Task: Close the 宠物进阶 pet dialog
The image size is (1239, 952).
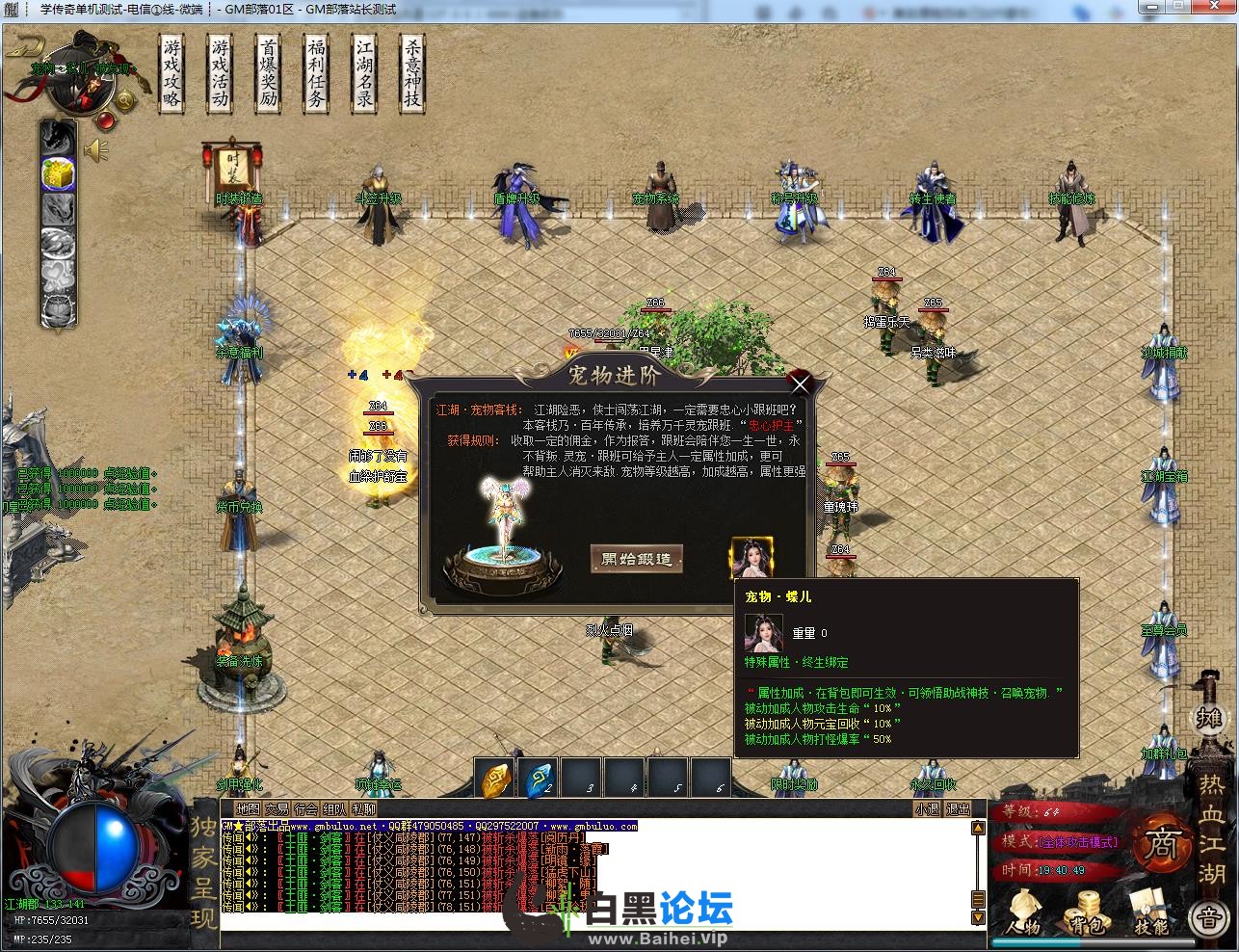Action: [x=800, y=384]
